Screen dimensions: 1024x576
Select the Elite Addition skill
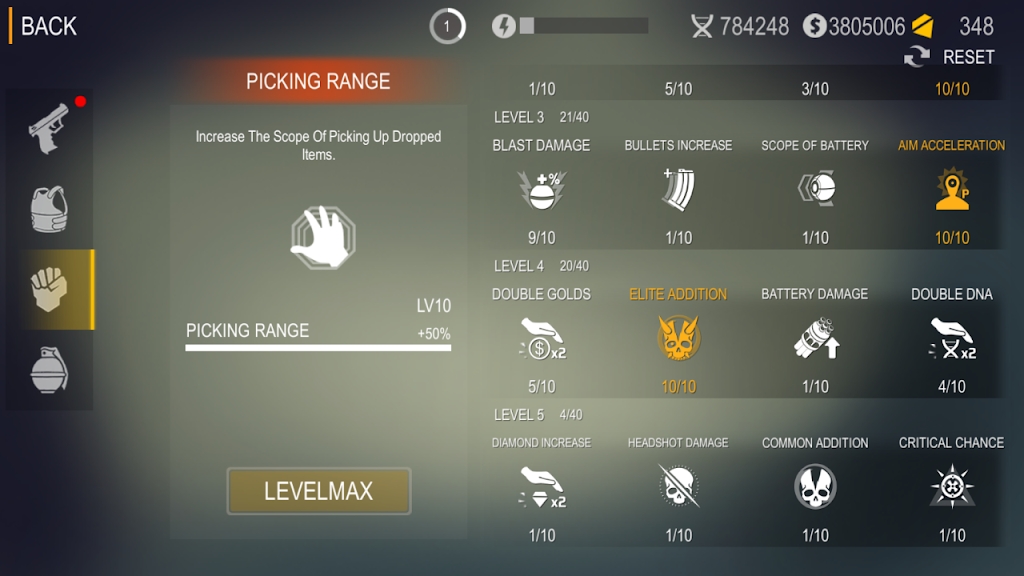[678, 338]
